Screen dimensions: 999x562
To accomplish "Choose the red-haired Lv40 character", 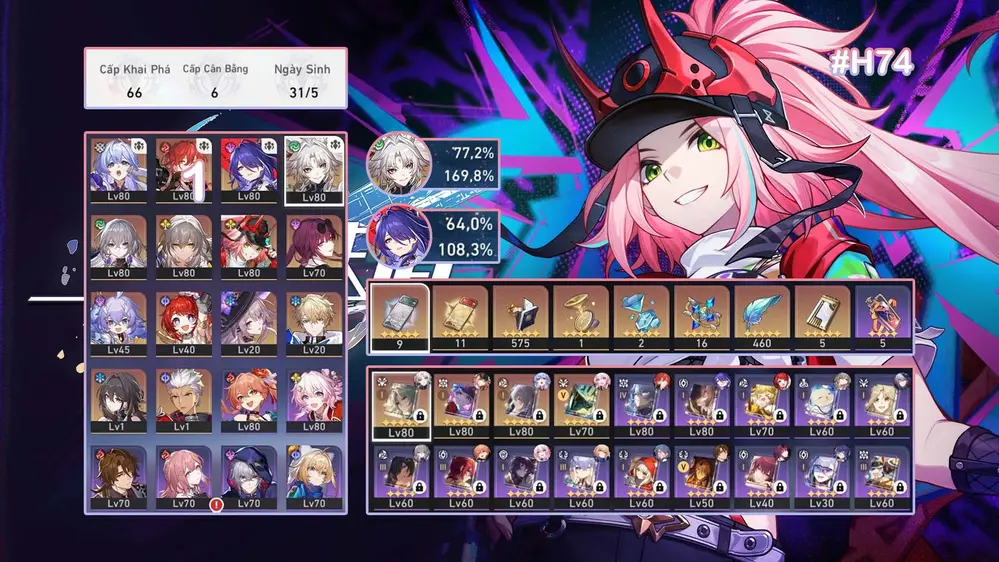I will tap(183, 318).
